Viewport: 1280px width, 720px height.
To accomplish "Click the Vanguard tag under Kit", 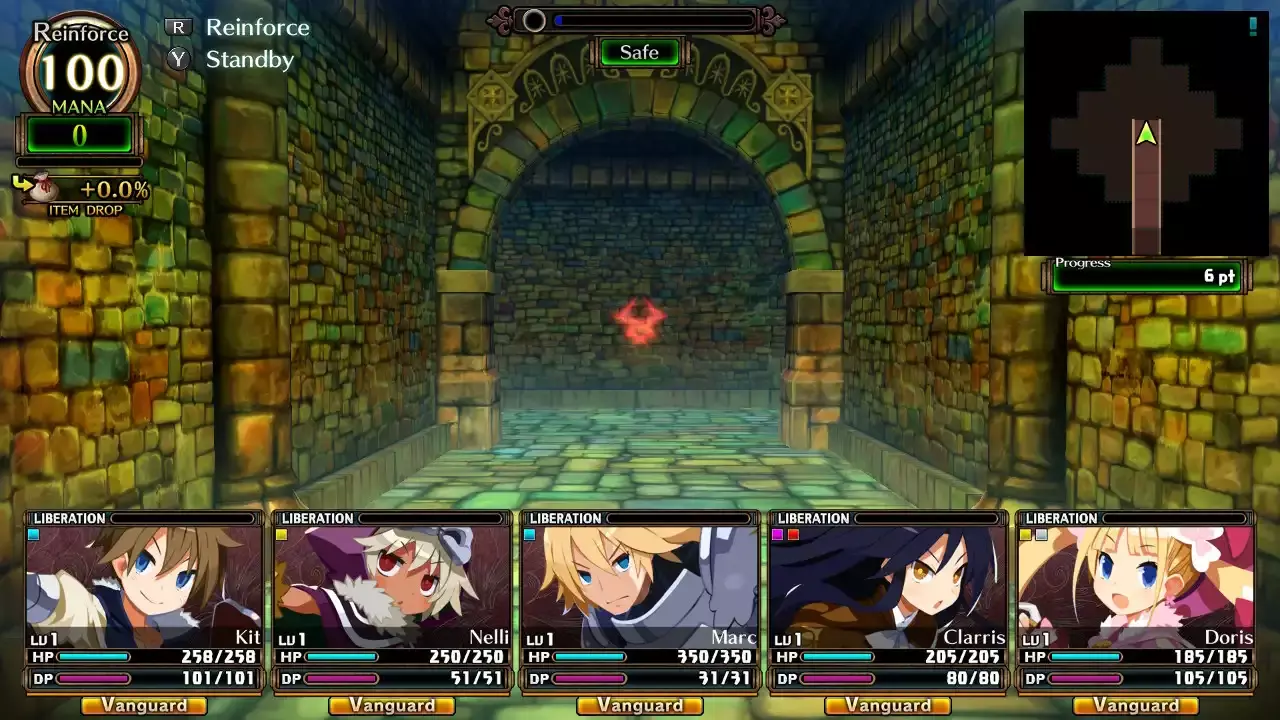I will pos(144,706).
